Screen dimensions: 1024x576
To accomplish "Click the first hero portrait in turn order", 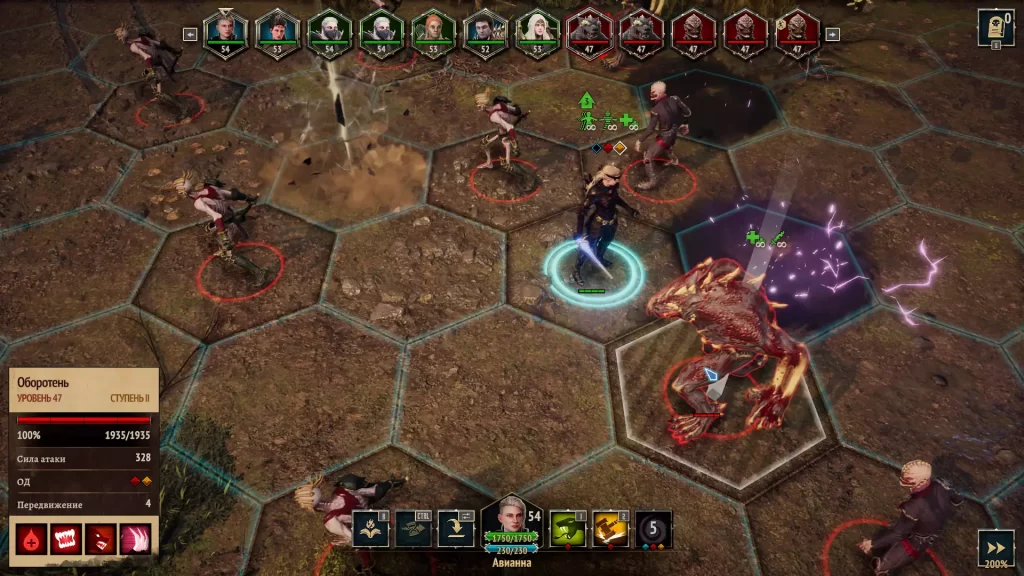I will (x=226, y=31).
